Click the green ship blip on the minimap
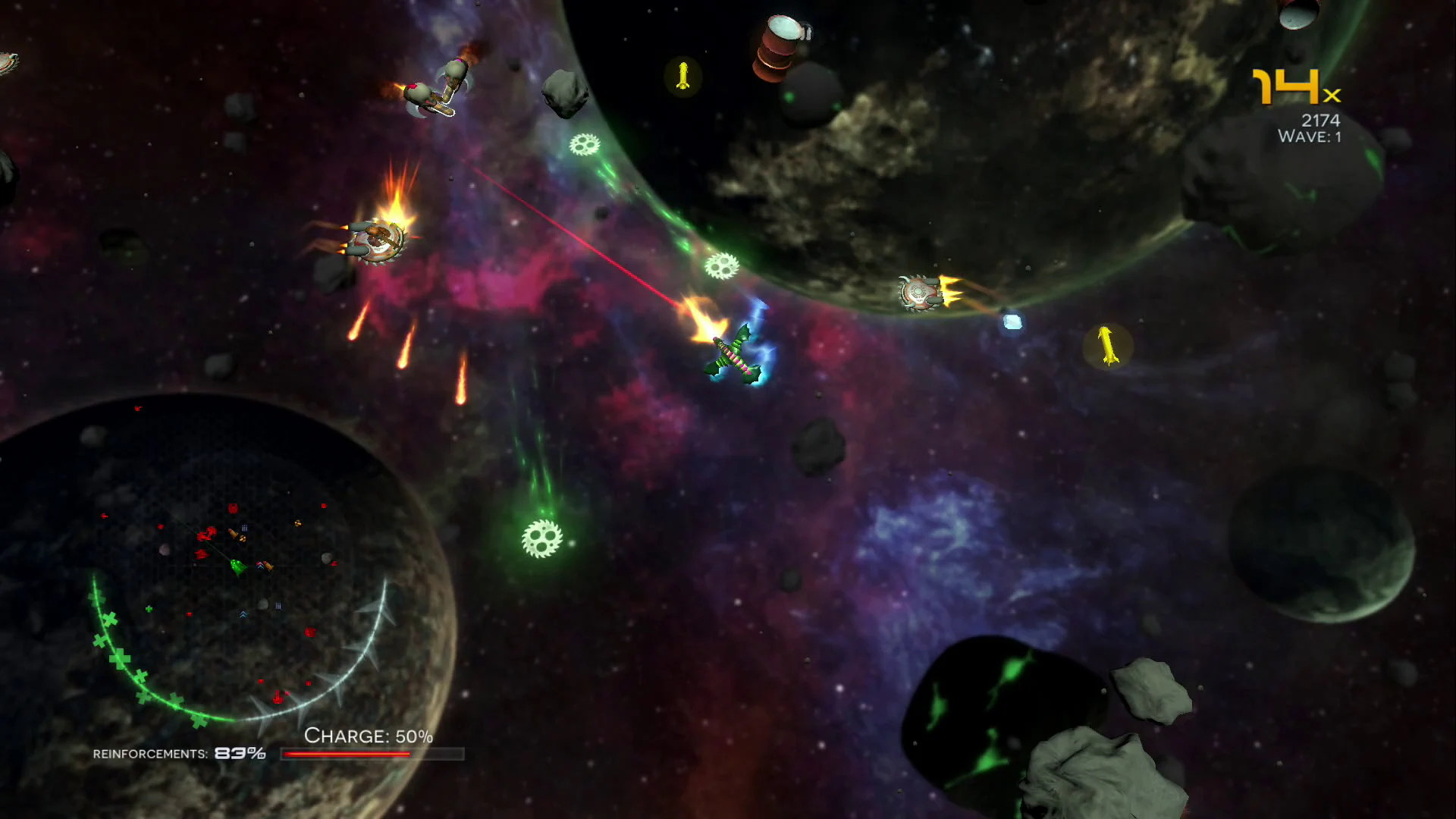The width and height of the screenshot is (1456, 819). pyautogui.click(x=238, y=567)
